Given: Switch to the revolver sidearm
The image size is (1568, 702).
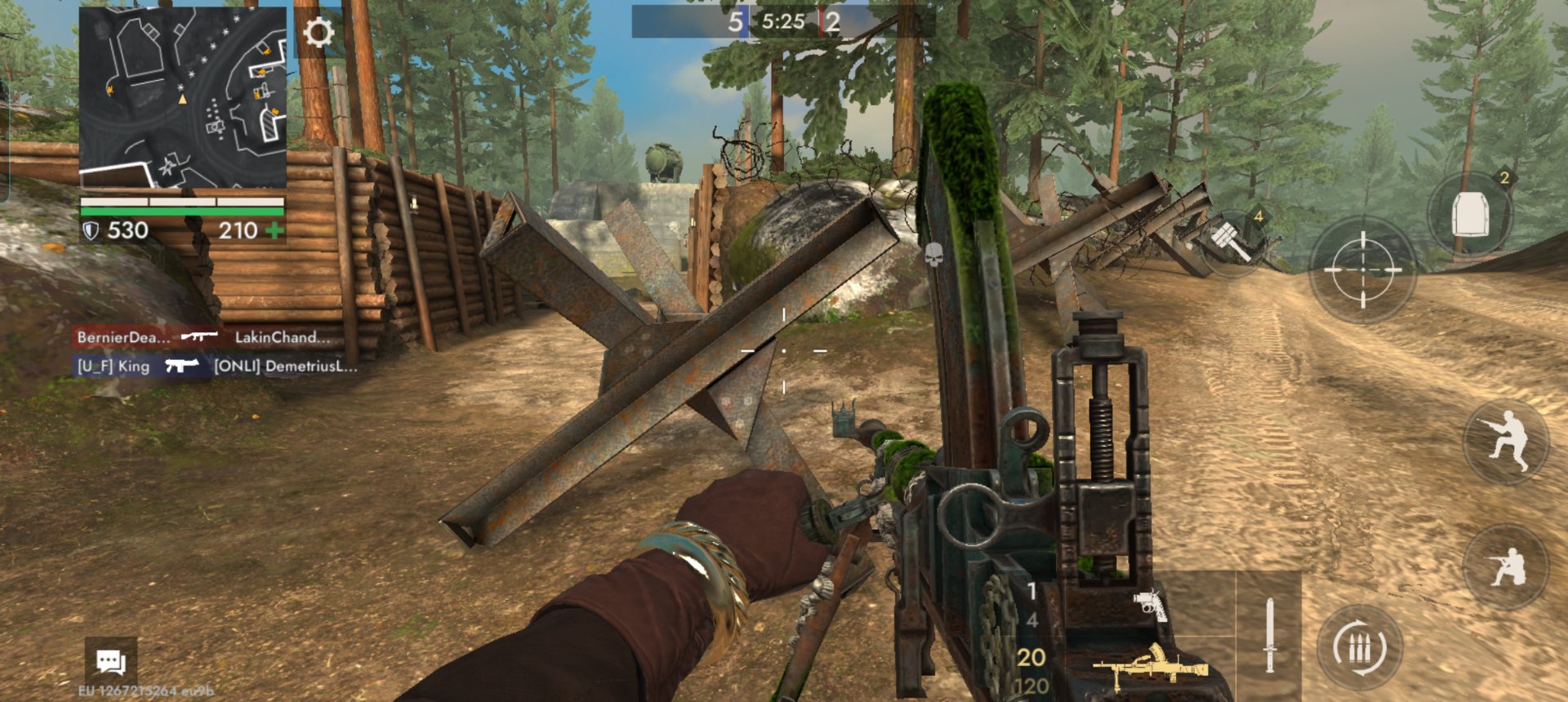Looking at the screenshot, I should (x=1150, y=605).
